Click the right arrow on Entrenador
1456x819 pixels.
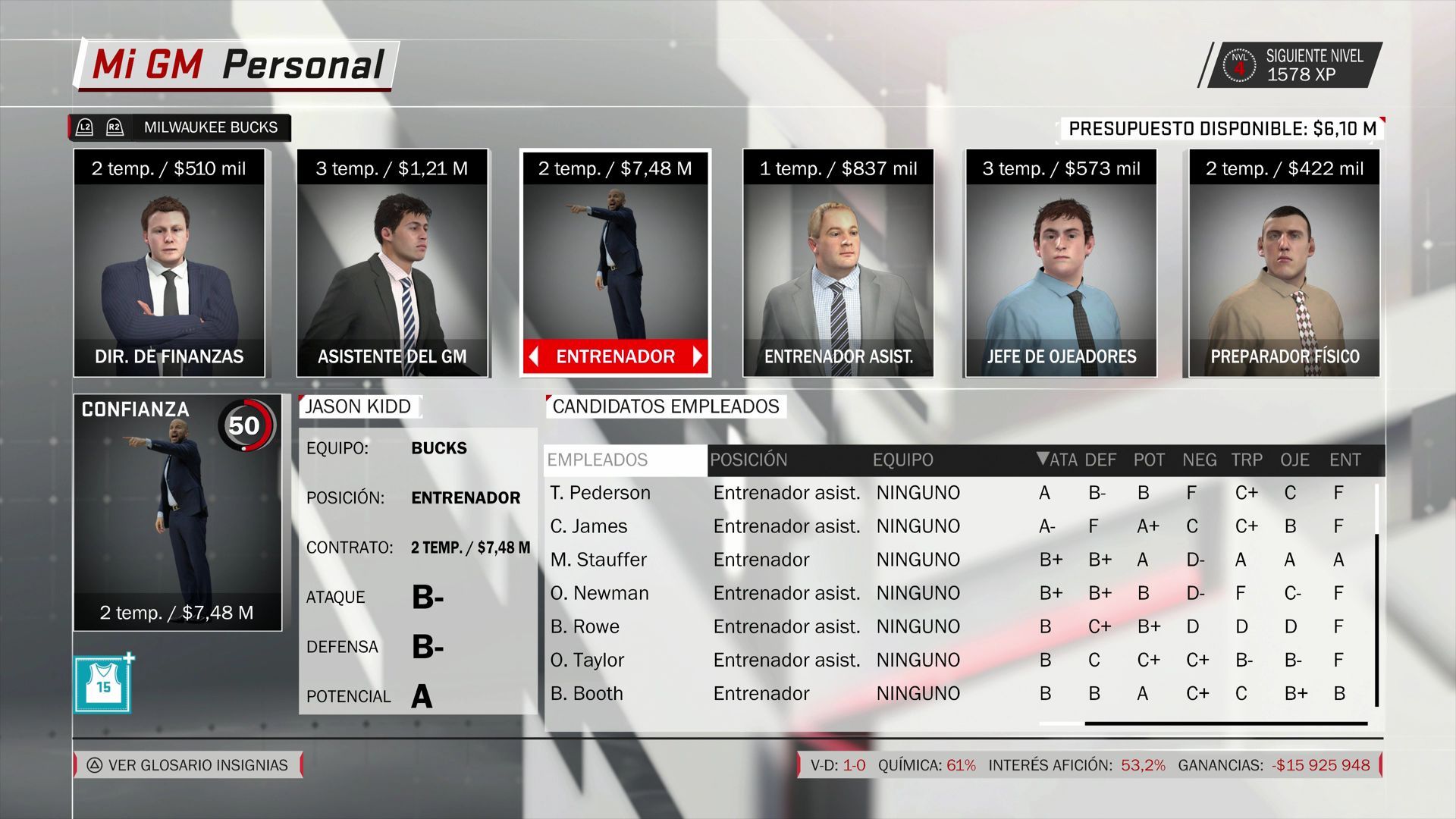coord(697,356)
